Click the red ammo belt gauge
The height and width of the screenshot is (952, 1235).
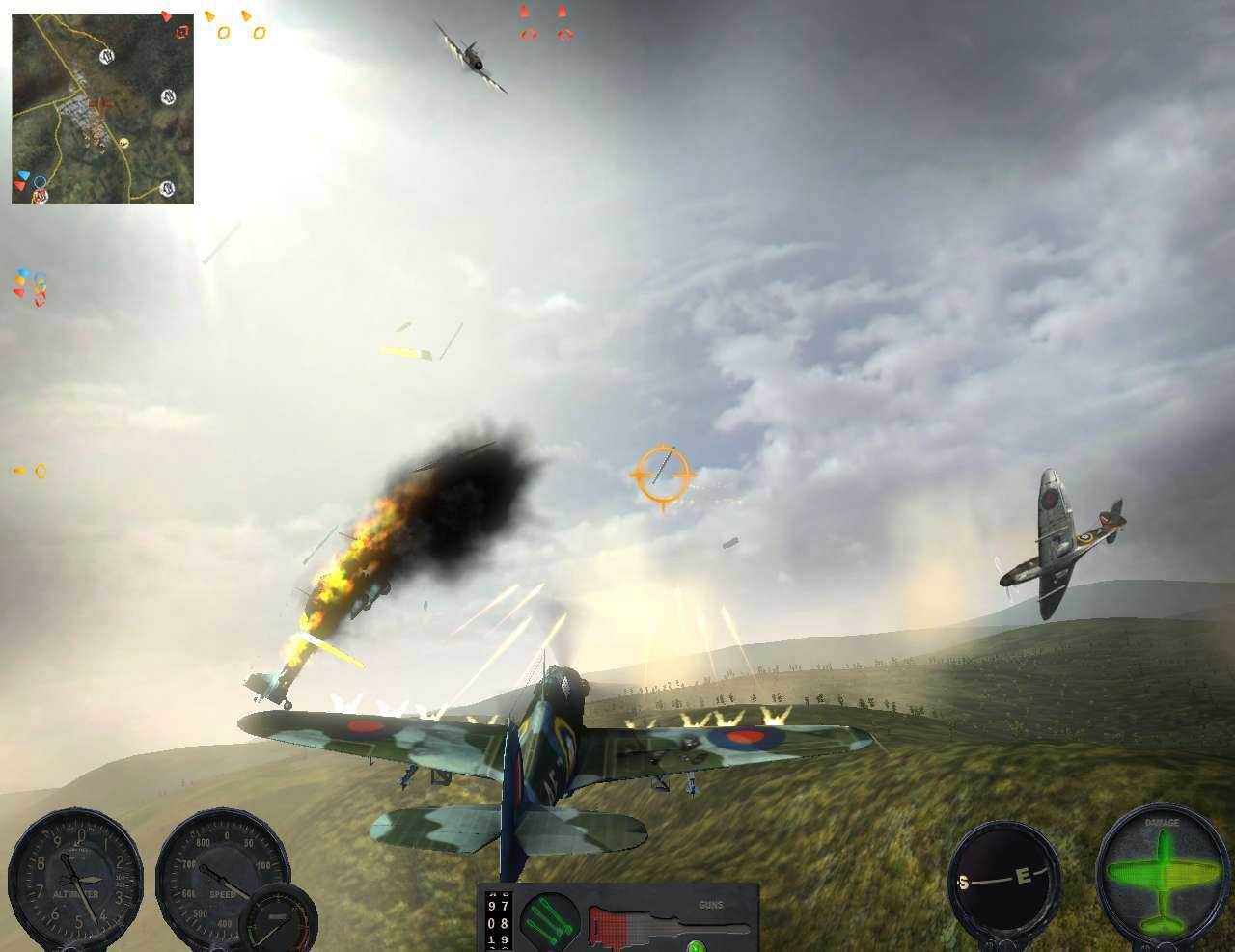[x=610, y=926]
